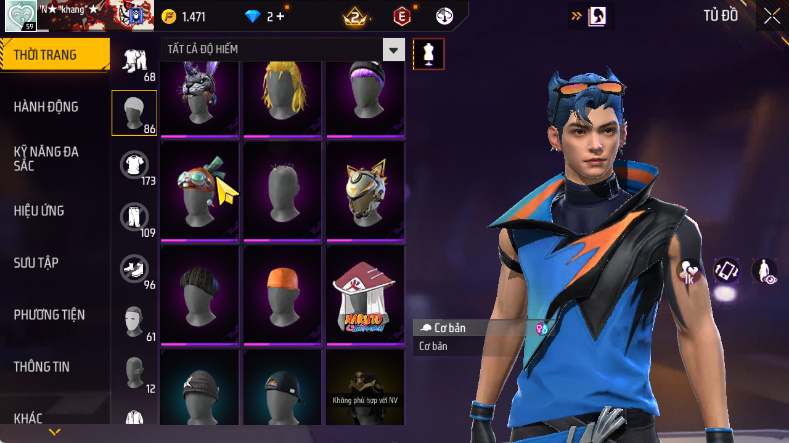This screenshot has width=789, height=443.
Task: Toggle the character visibility eye icon
Action: (x=766, y=271)
